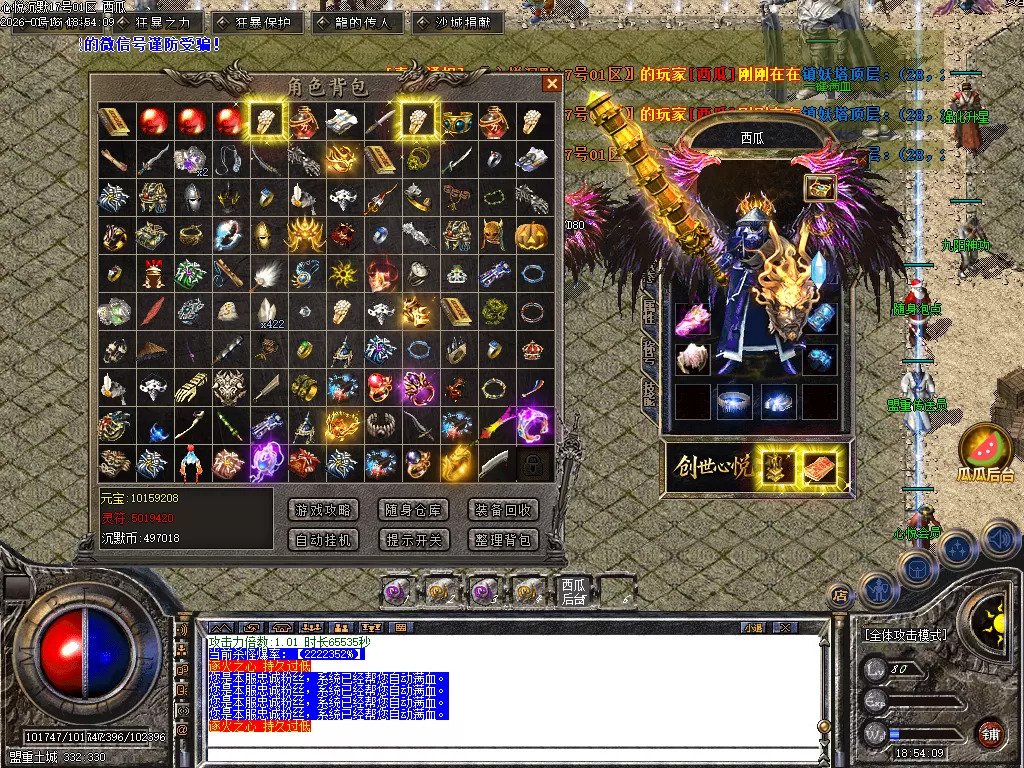This screenshot has width=1024, height=768.
Task: Select the jack-o'-lantern pumpkin item slot
Action: (533, 236)
